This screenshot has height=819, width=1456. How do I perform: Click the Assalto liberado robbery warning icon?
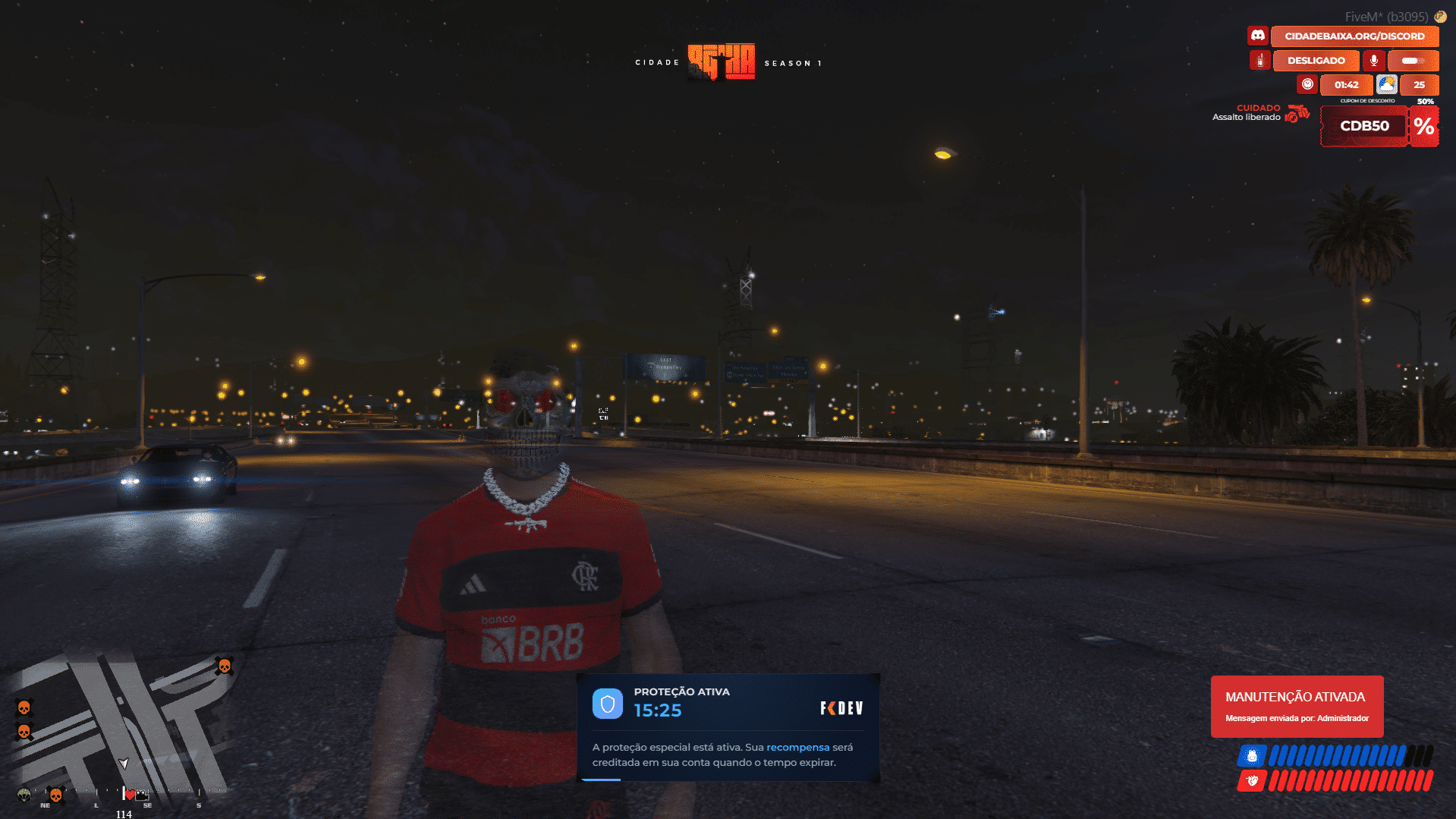(x=1298, y=114)
